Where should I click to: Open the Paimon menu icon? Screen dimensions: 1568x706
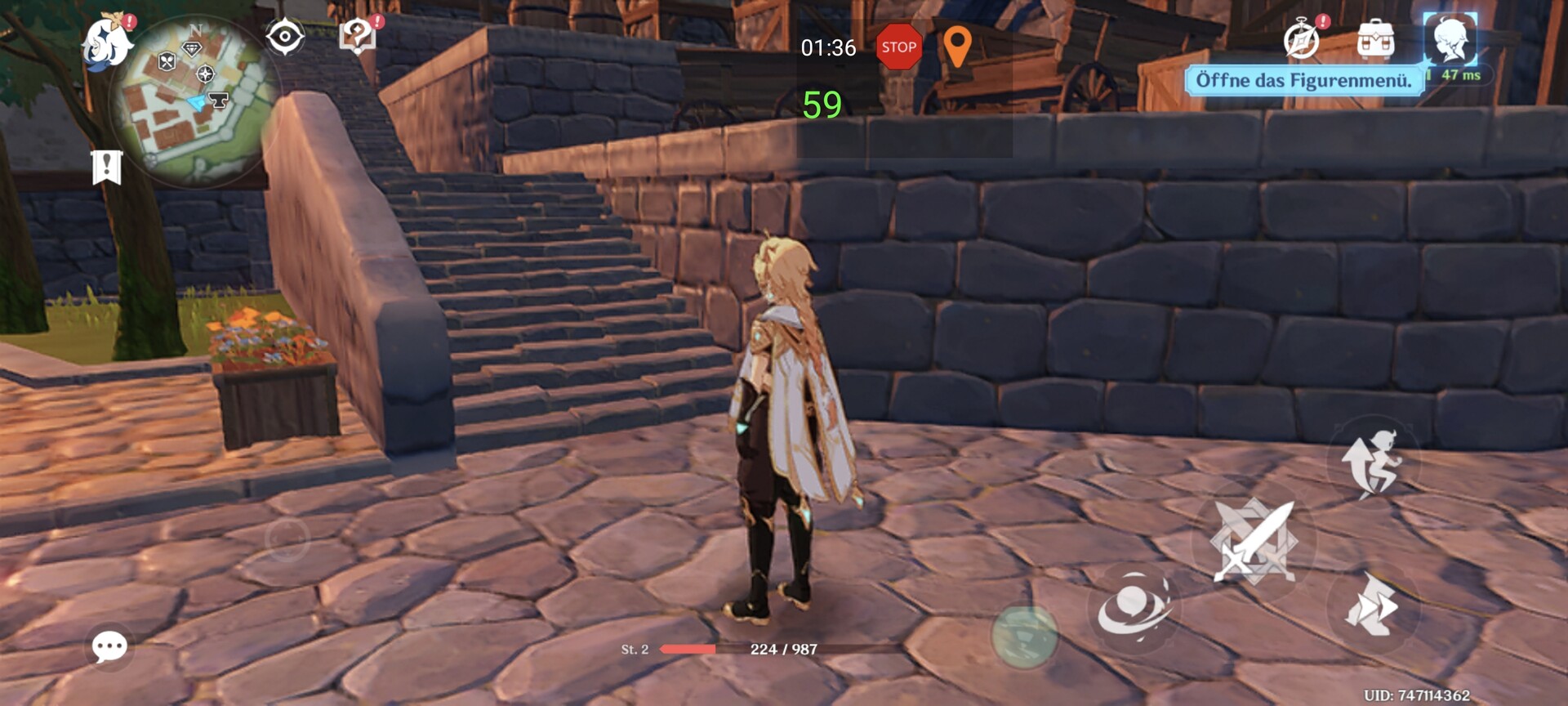click(108, 42)
